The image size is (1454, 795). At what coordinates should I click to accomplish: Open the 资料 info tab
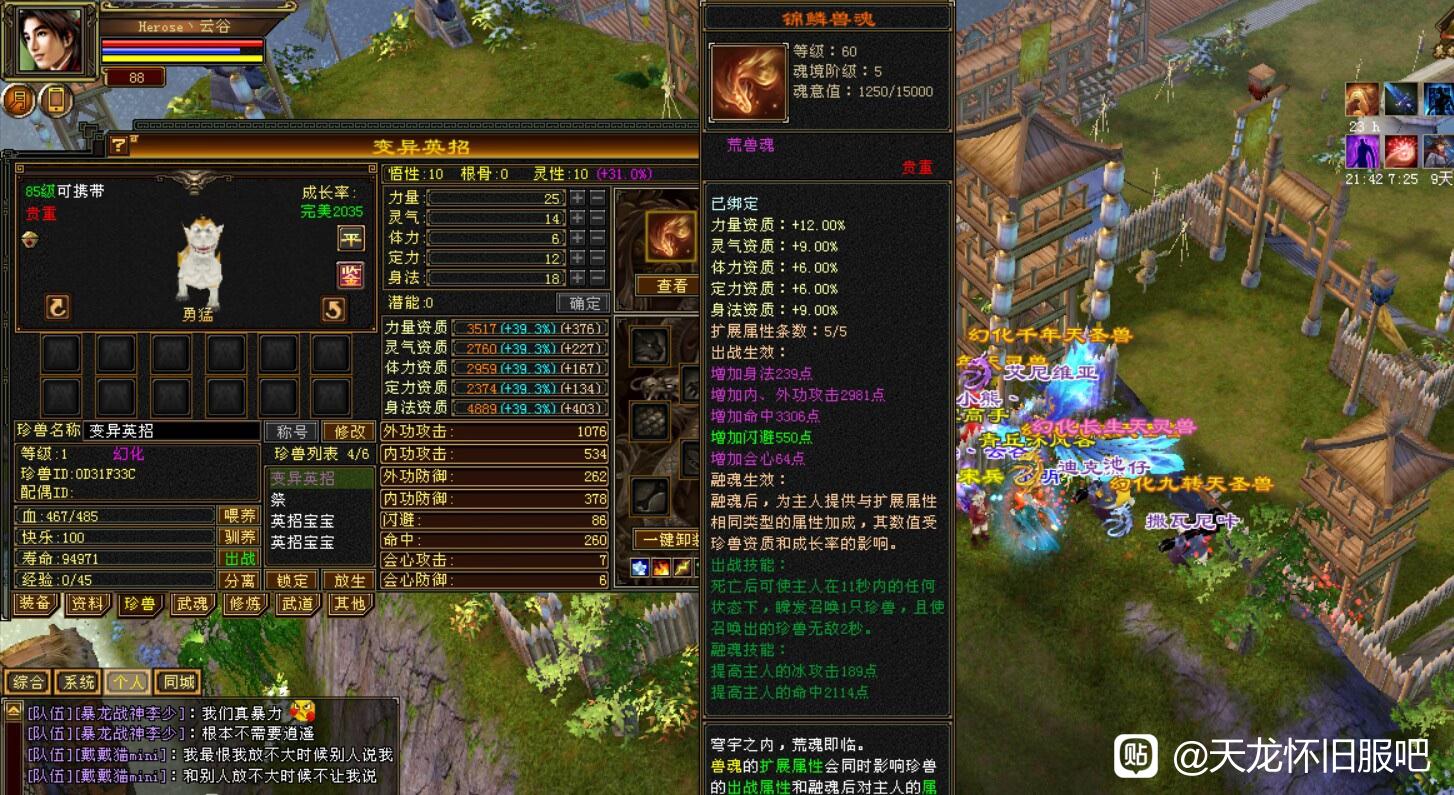click(88, 603)
